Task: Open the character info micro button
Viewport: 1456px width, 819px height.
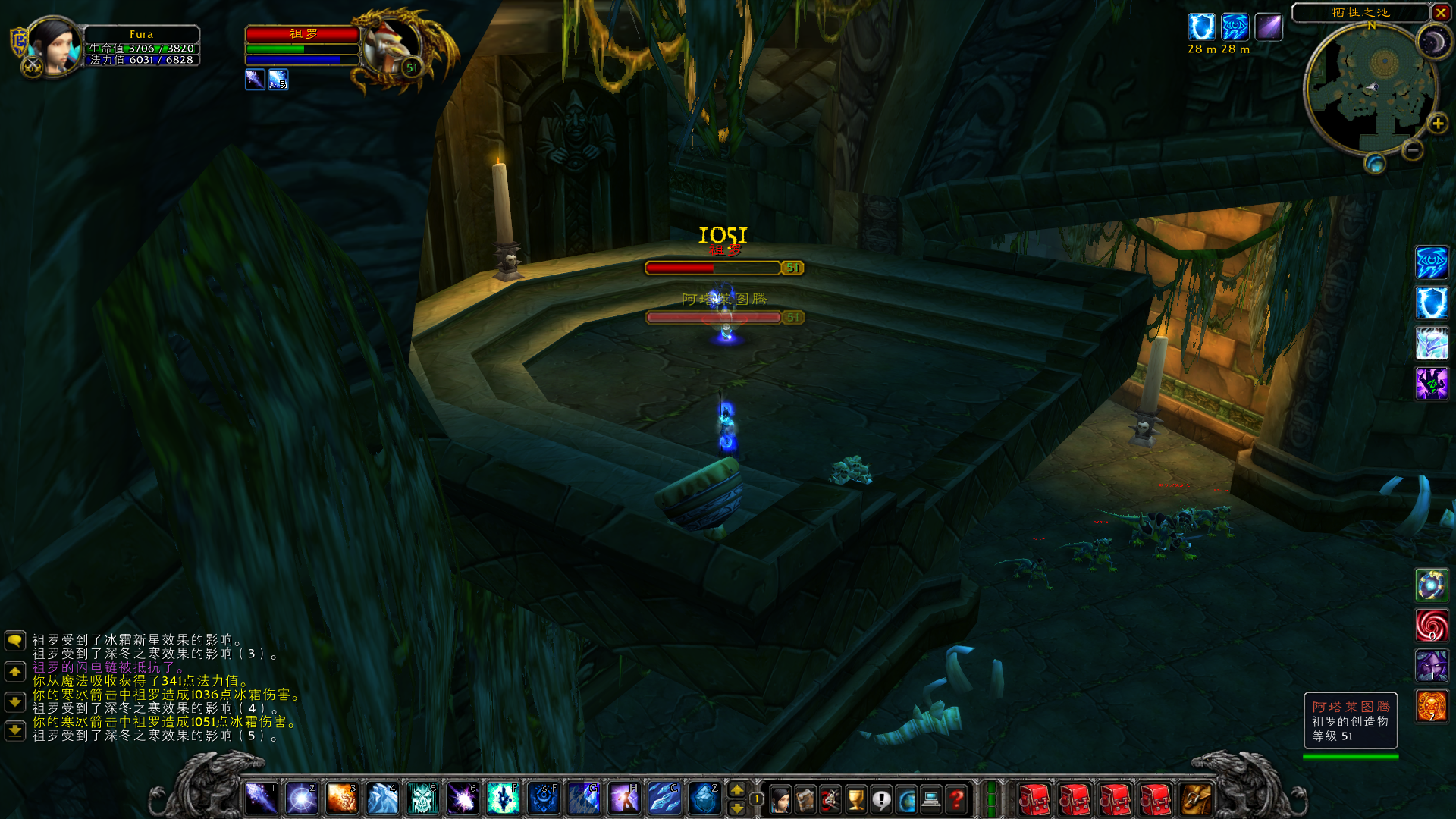Action: 780,799
